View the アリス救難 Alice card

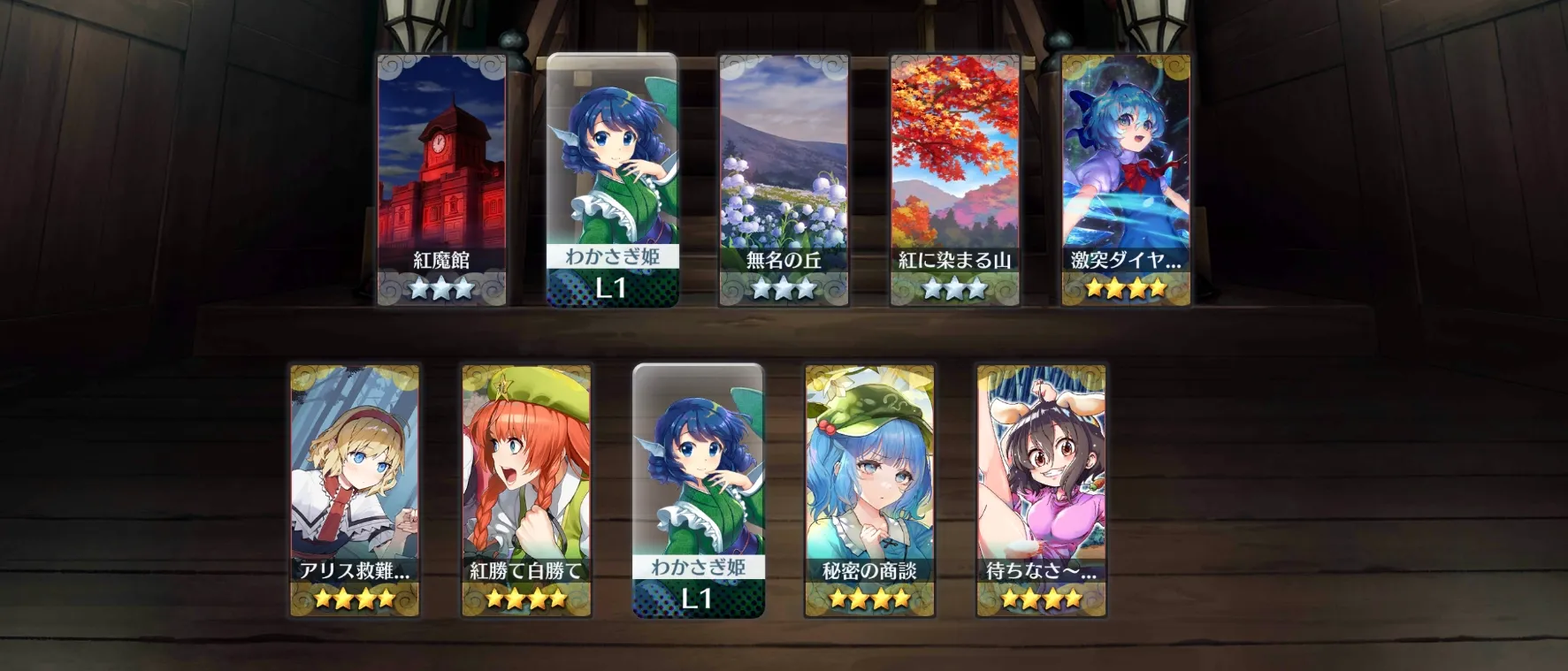coord(355,490)
